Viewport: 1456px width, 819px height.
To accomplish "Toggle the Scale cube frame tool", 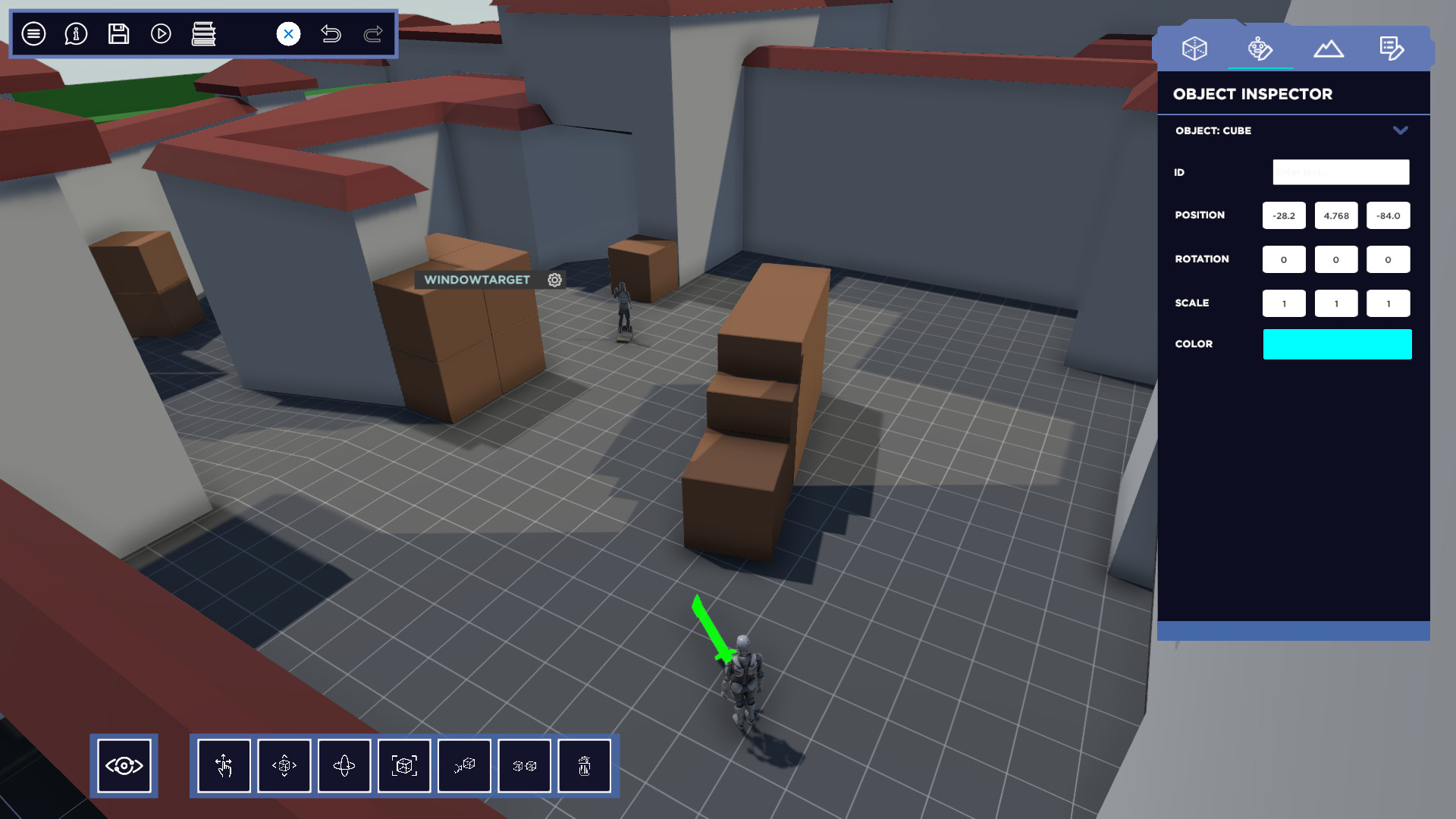I will point(404,766).
